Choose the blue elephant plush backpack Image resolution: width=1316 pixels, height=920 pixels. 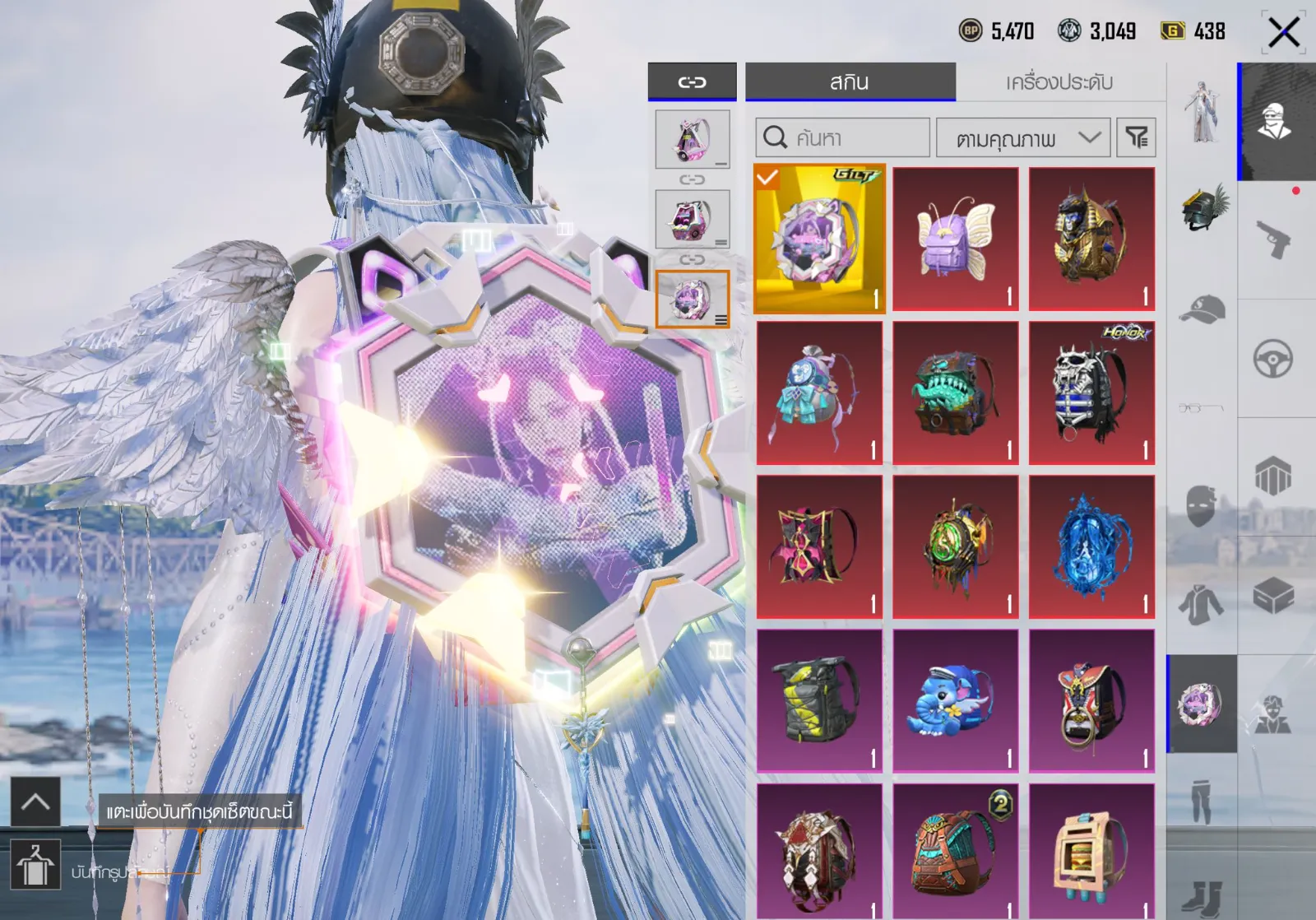956,700
